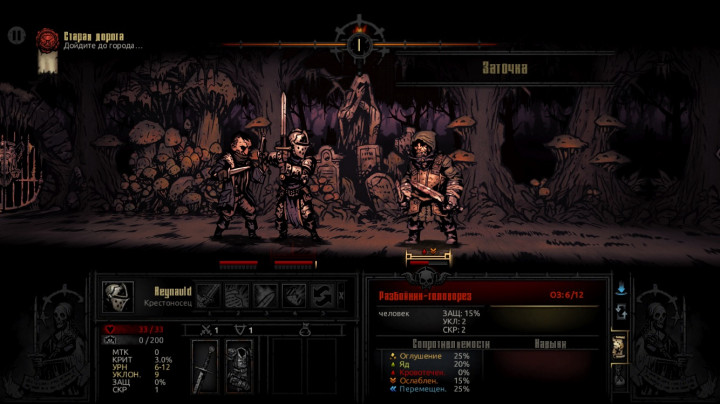Use the sword strike combat skill

tap(208, 295)
